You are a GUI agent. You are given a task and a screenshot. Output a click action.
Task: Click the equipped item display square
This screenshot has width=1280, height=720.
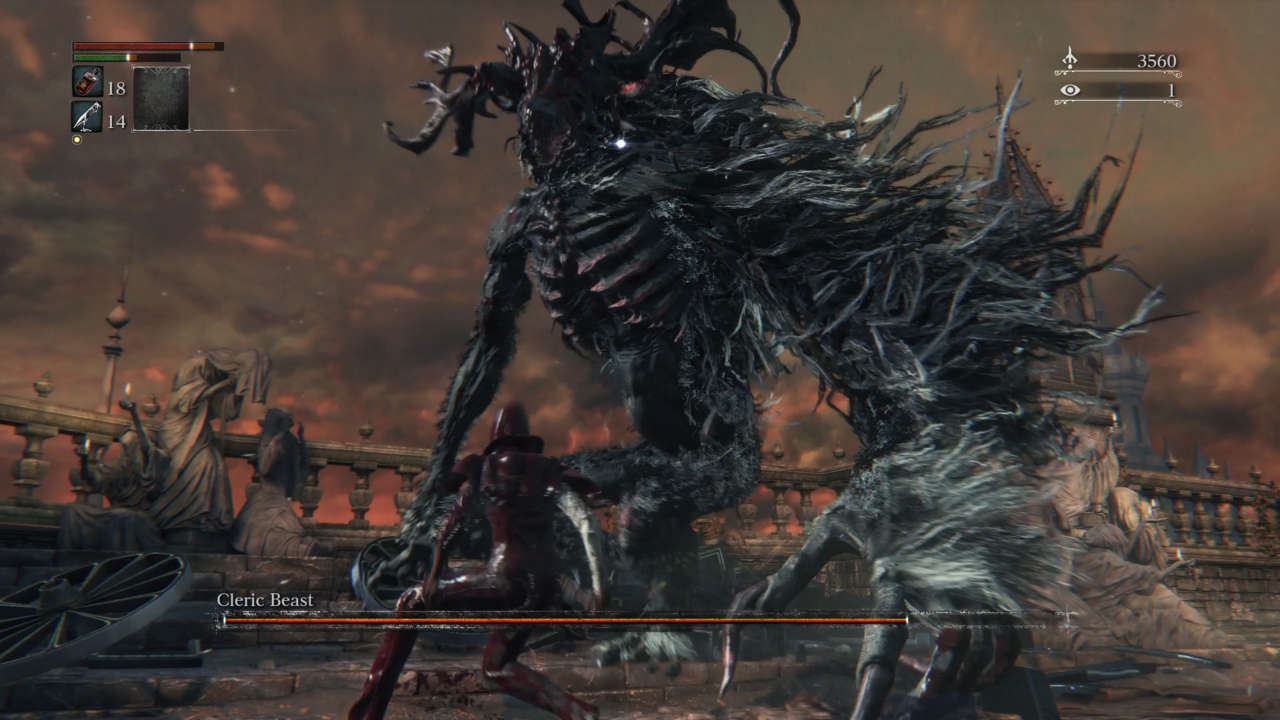pyautogui.click(x=162, y=98)
